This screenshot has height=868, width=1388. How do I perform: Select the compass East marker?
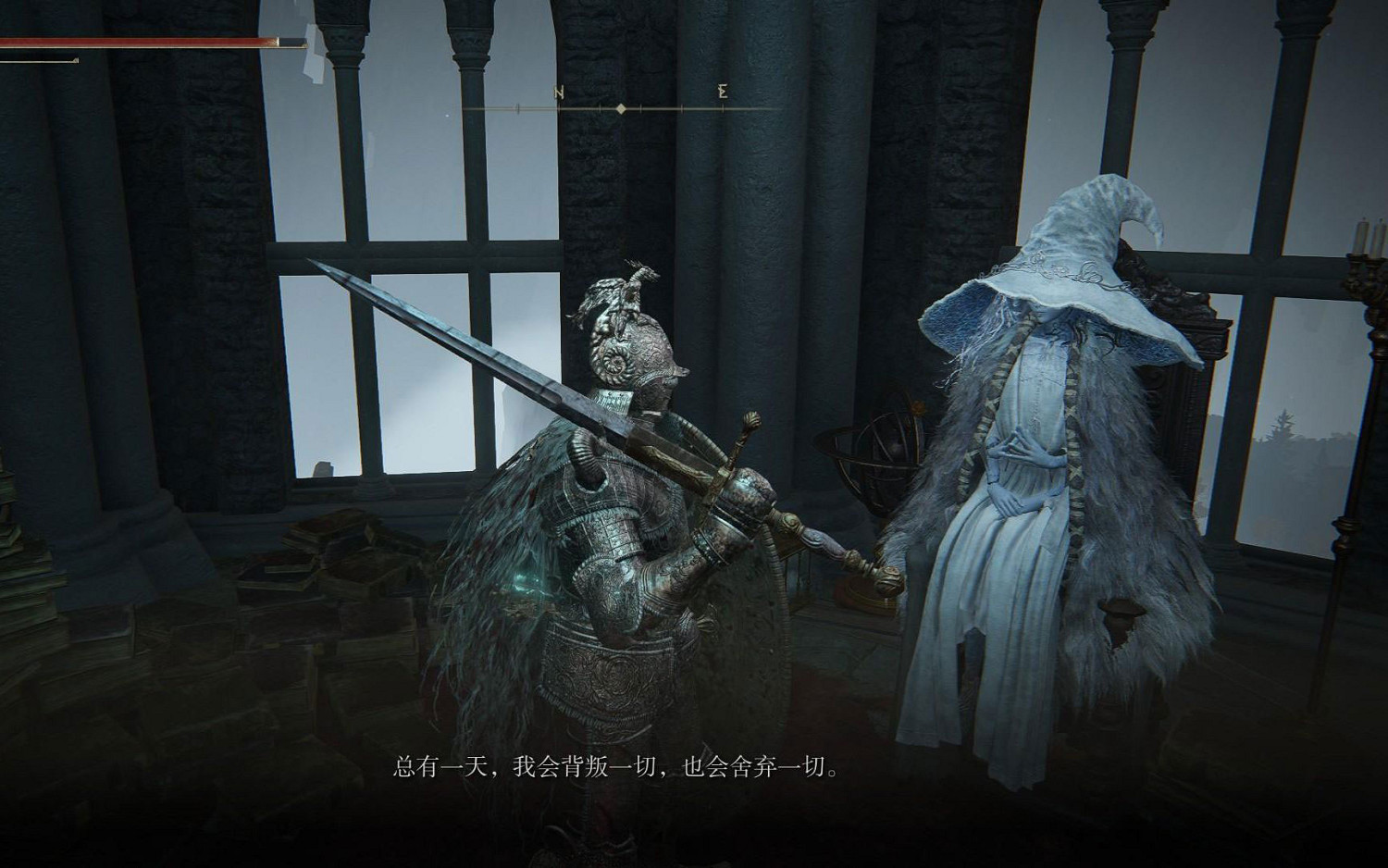pyautogui.click(x=721, y=92)
